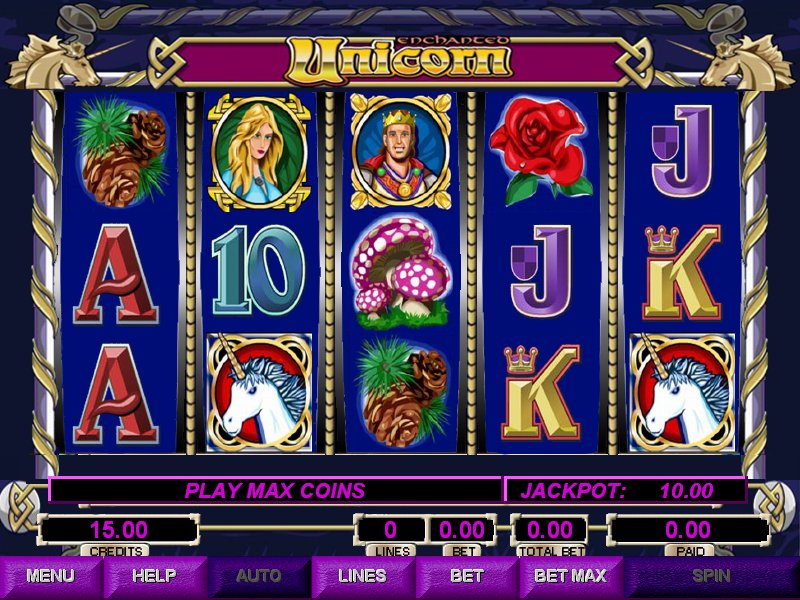This screenshot has width=800, height=600.
Task: Open the MENU button
Action: (51, 576)
